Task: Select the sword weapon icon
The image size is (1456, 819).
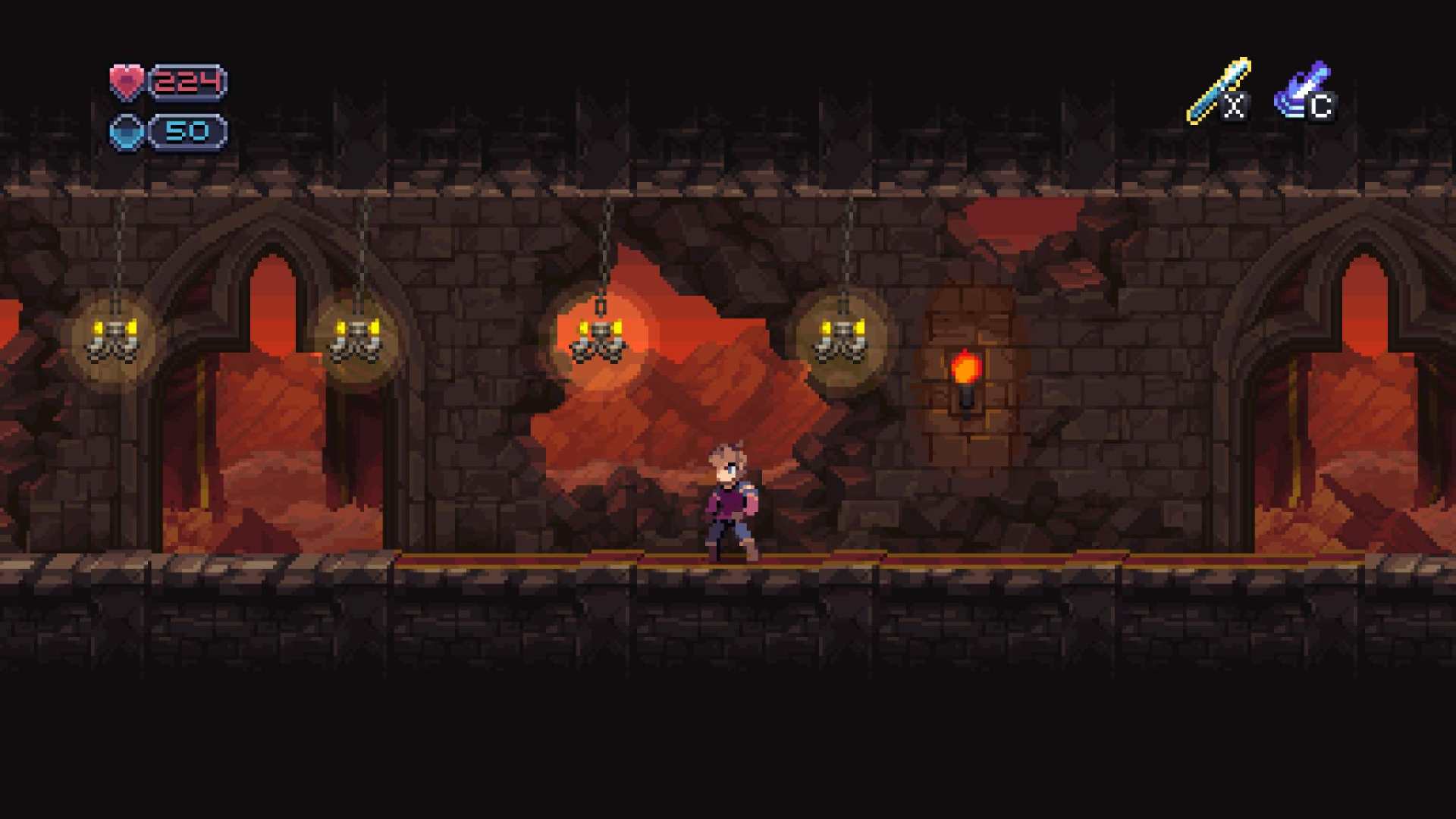Action: (x=1218, y=90)
